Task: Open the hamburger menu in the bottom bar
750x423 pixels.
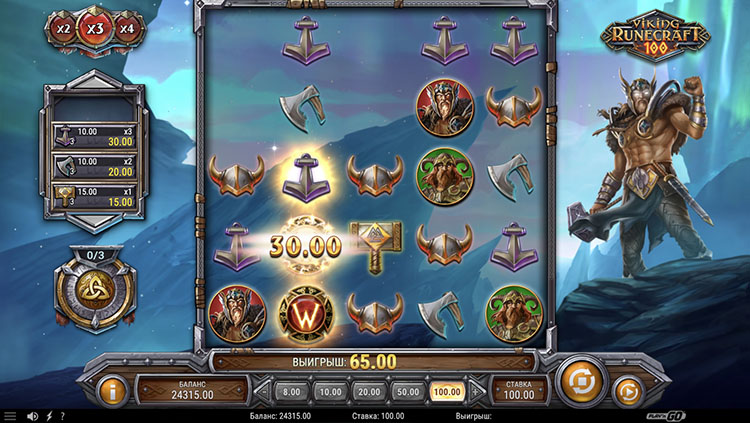Action: pyautogui.click(x=11, y=416)
